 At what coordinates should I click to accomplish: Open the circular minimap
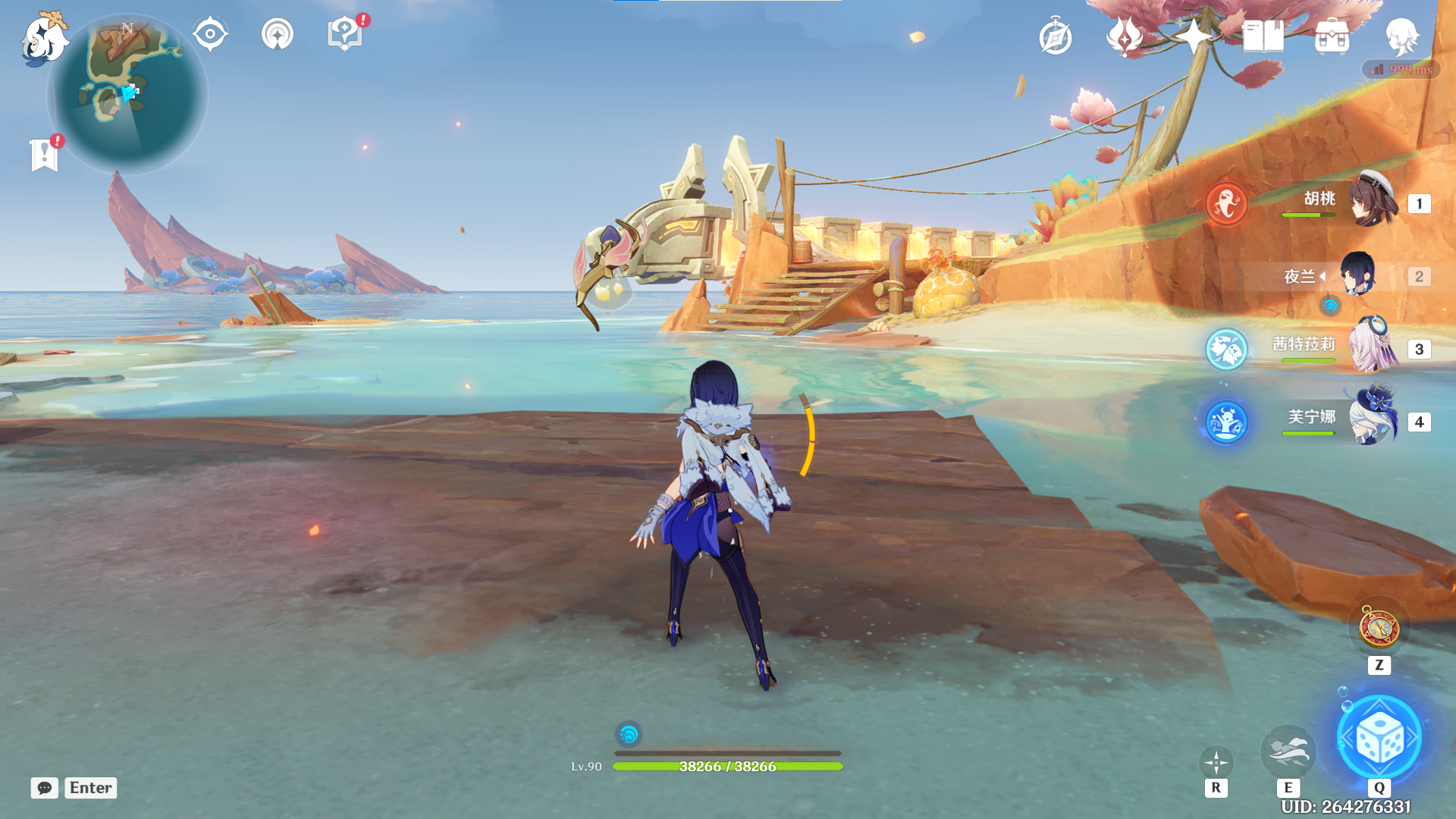(127, 95)
